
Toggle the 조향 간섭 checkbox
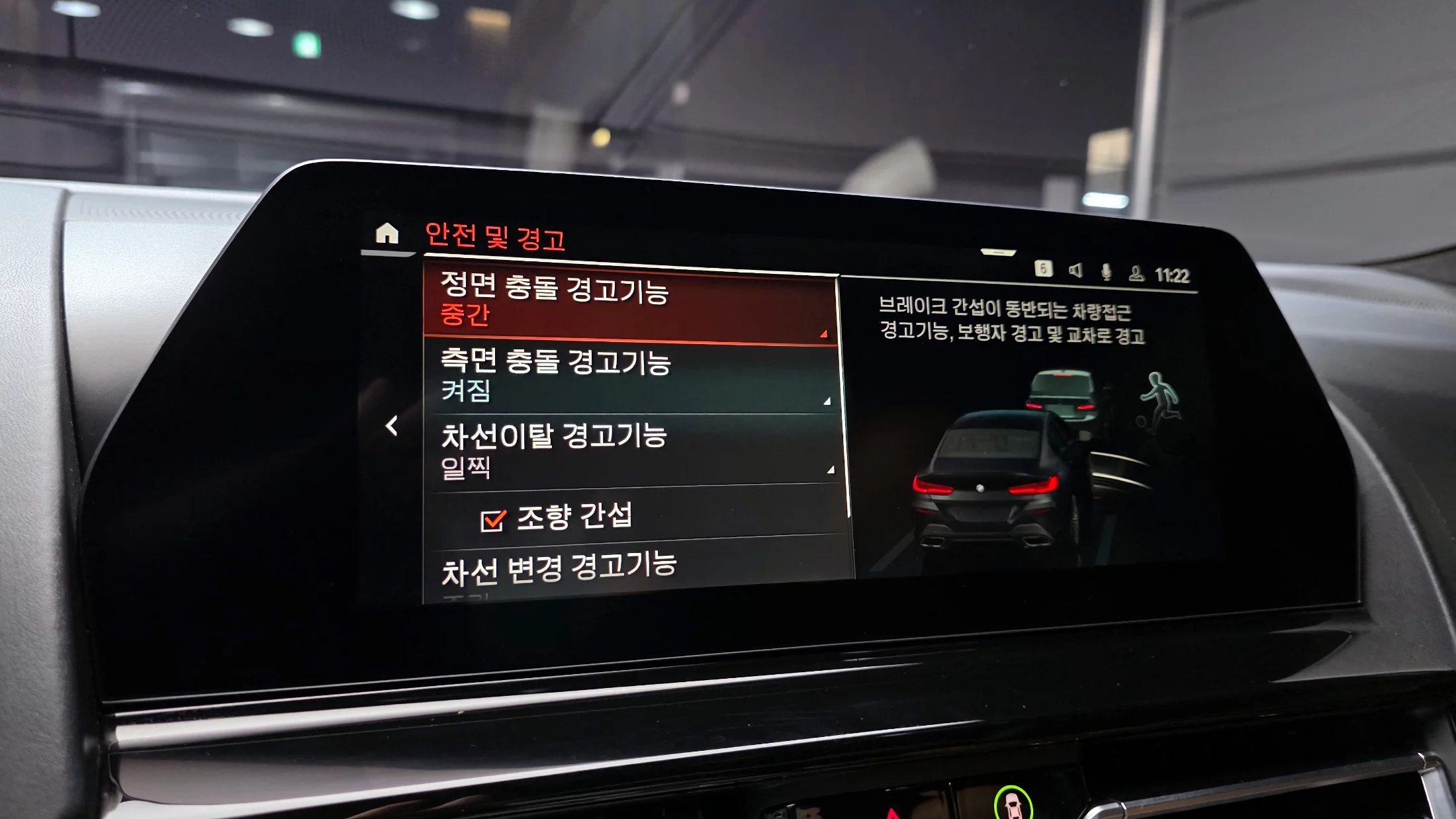[x=493, y=521]
